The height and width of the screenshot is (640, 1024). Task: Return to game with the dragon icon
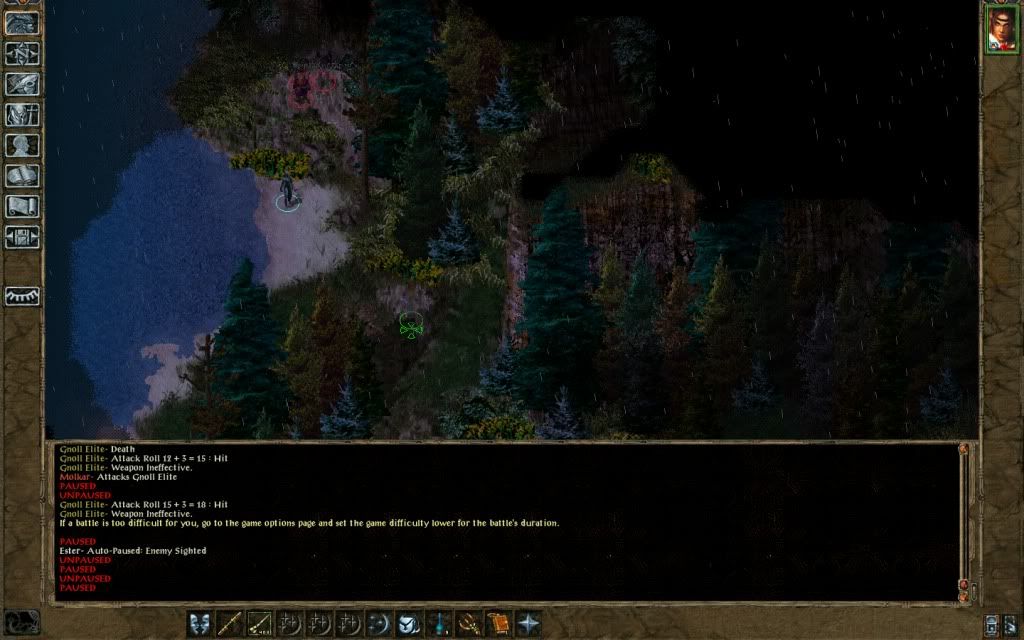point(22,22)
